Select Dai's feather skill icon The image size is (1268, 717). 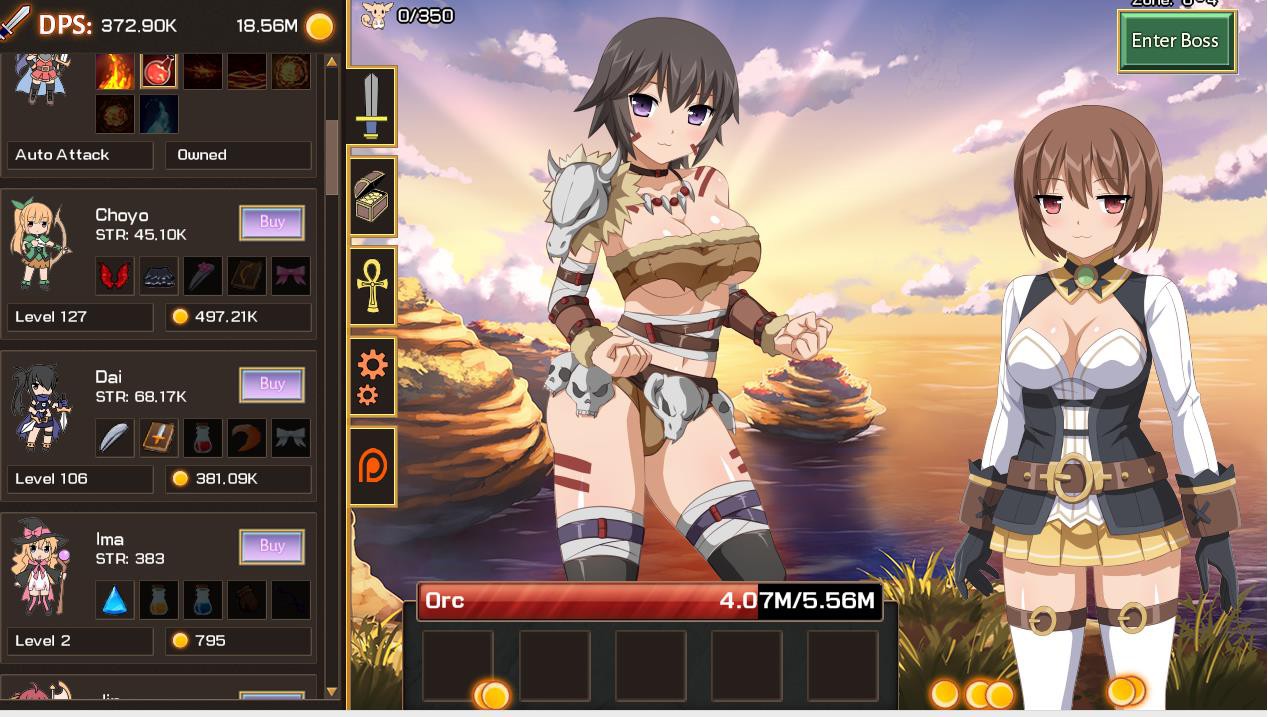[115, 438]
